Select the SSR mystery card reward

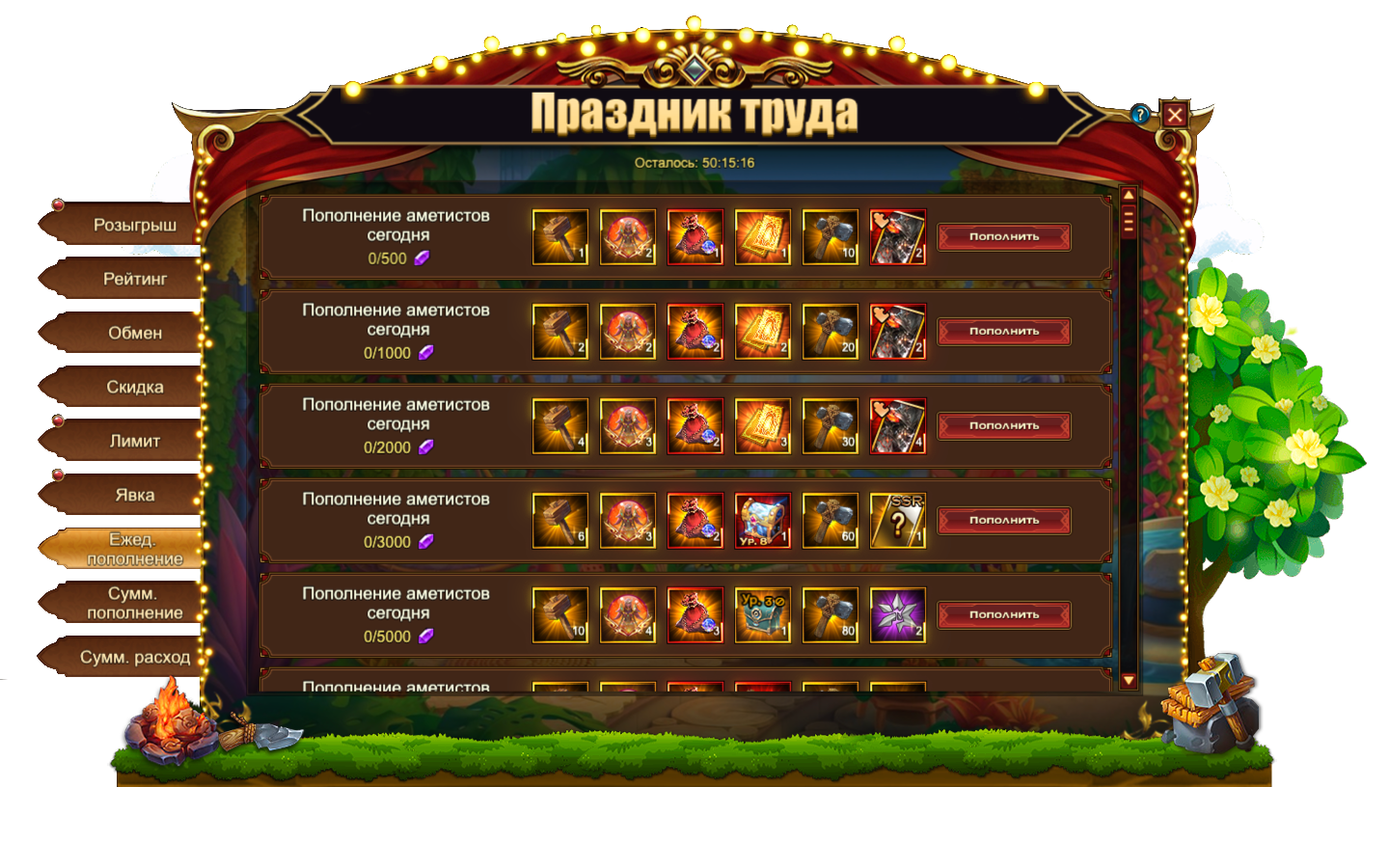897,521
